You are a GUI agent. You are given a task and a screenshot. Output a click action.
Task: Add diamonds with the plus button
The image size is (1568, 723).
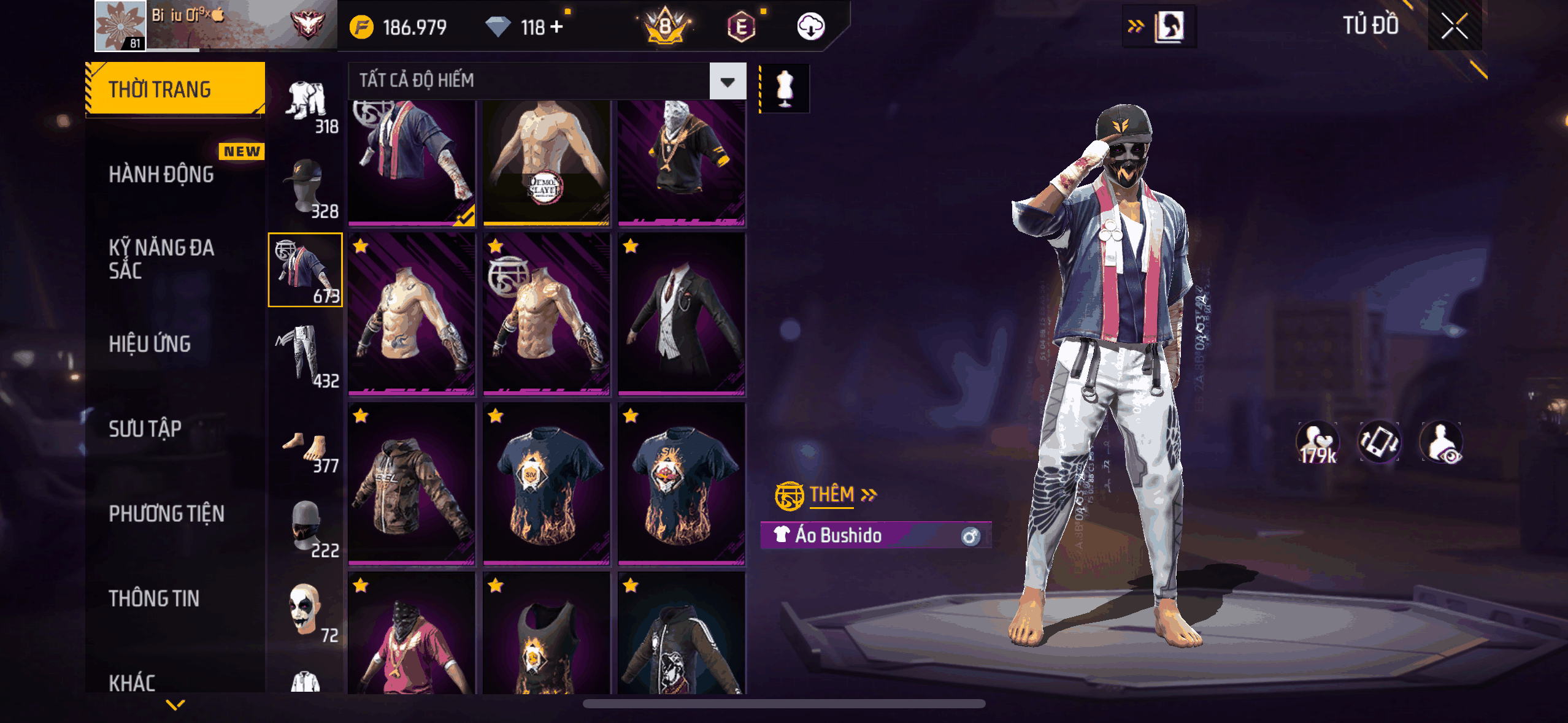[556, 27]
